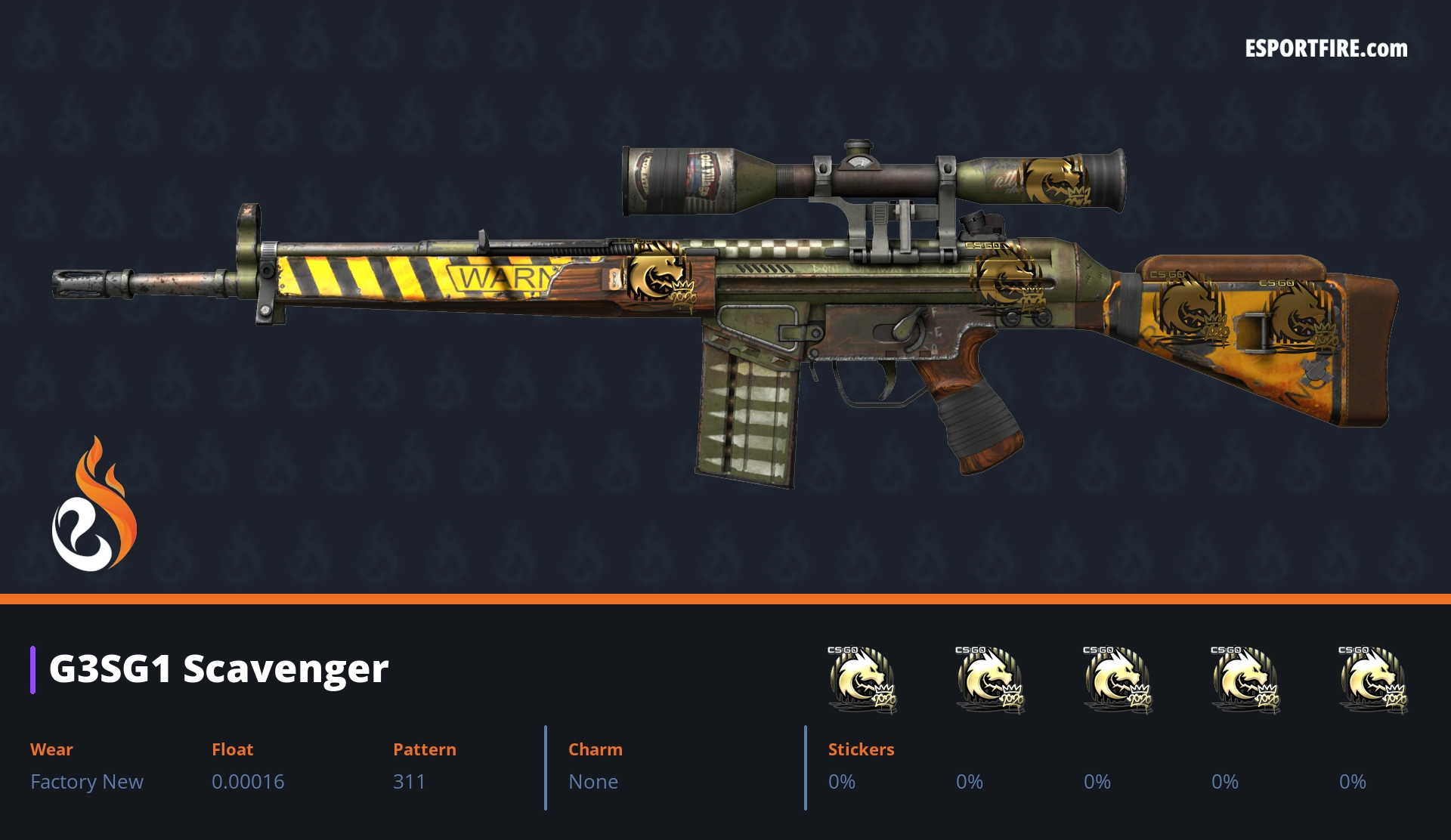The width and height of the screenshot is (1451, 840).
Task: Click the Esportfire flame logo
Action: [94, 506]
